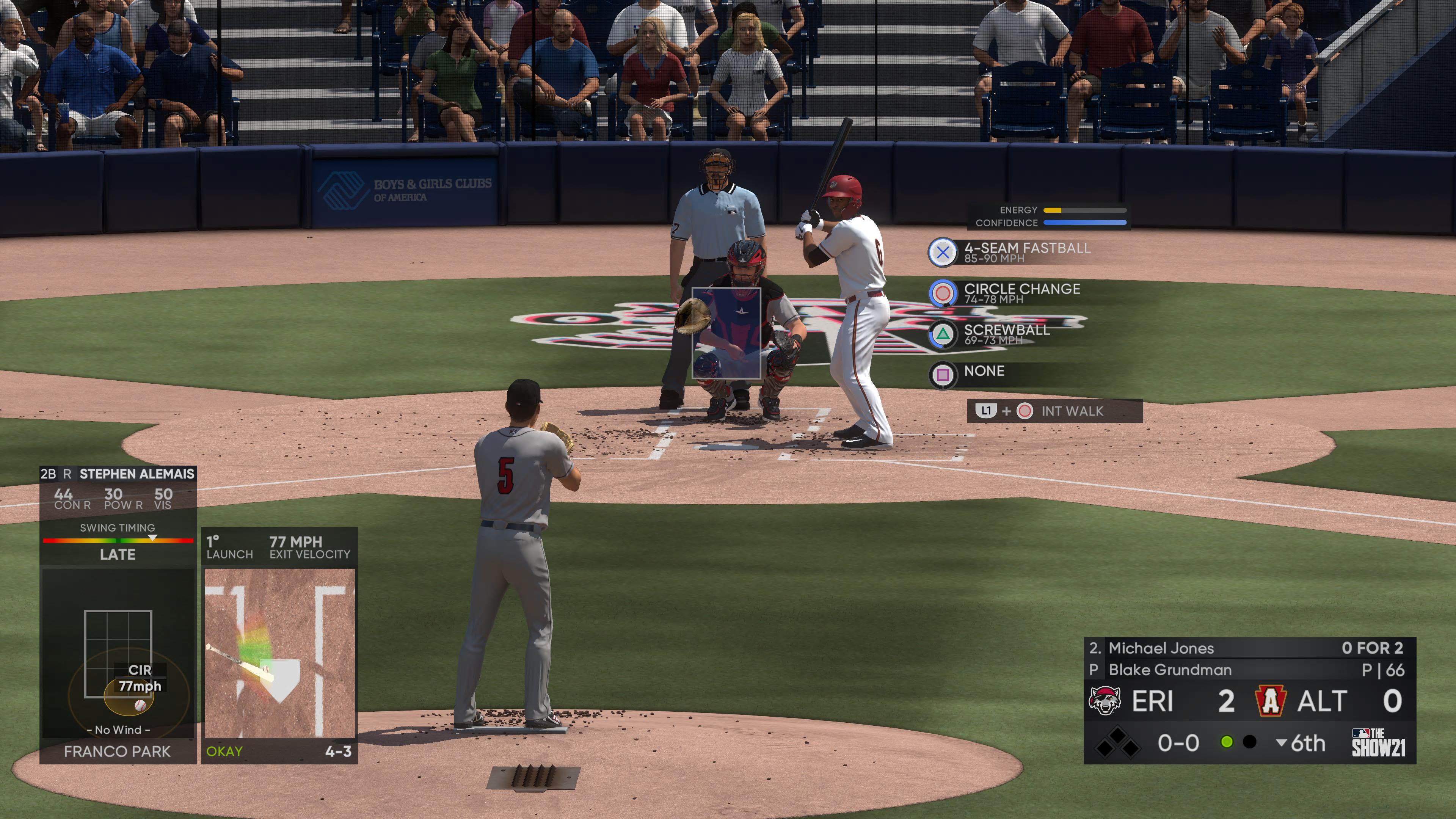1456x819 pixels.
Task: Click the Erie SeaWolves team logo
Action: (1106, 700)
